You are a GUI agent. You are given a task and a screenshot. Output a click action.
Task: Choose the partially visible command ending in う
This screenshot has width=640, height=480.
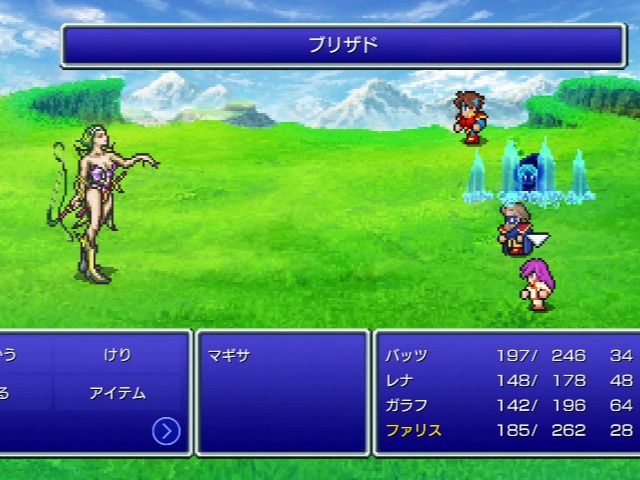coord(10,355)
